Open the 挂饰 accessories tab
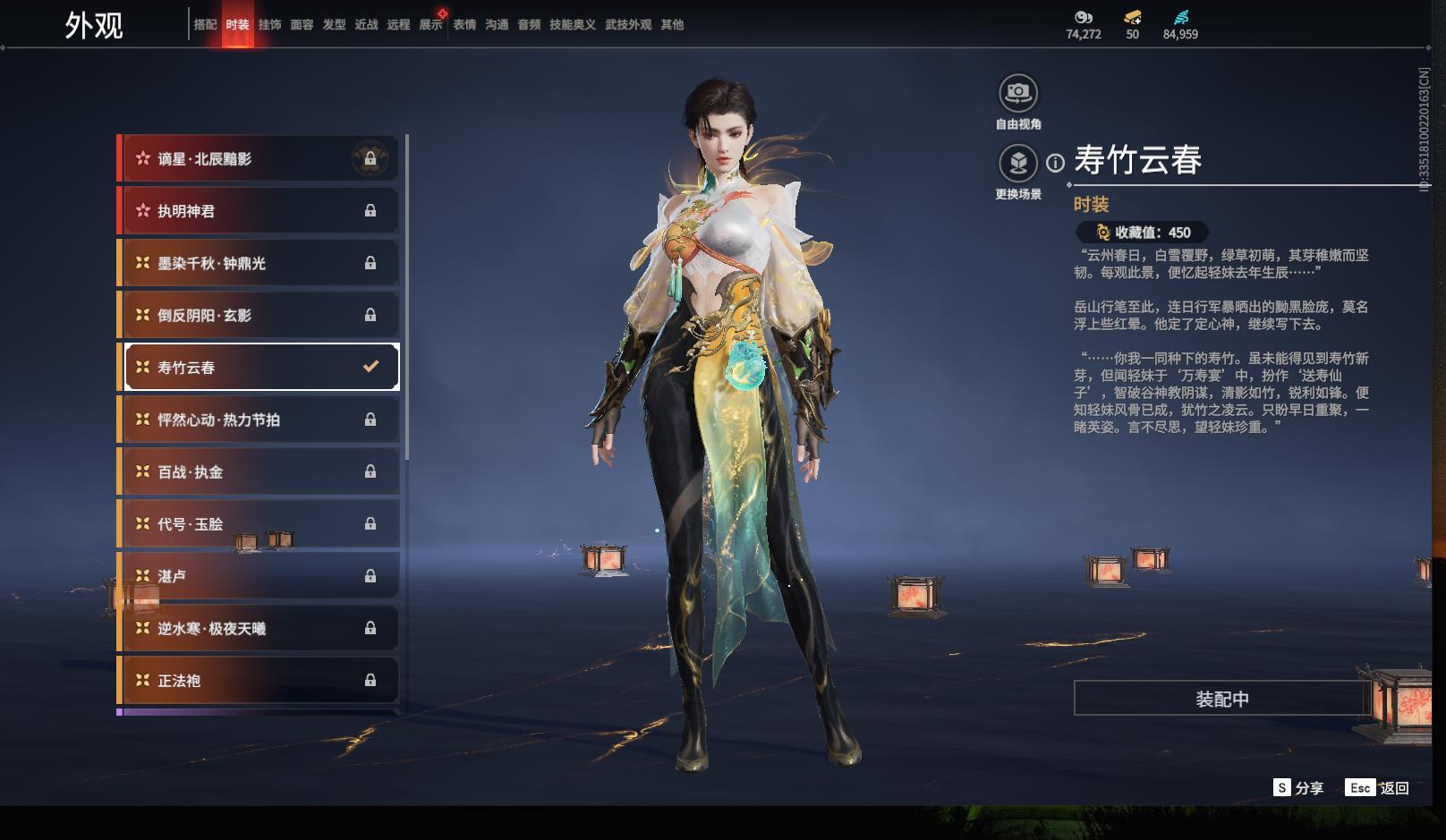The width and height of the screenshot is (1446, 840). tap(269, 25)
